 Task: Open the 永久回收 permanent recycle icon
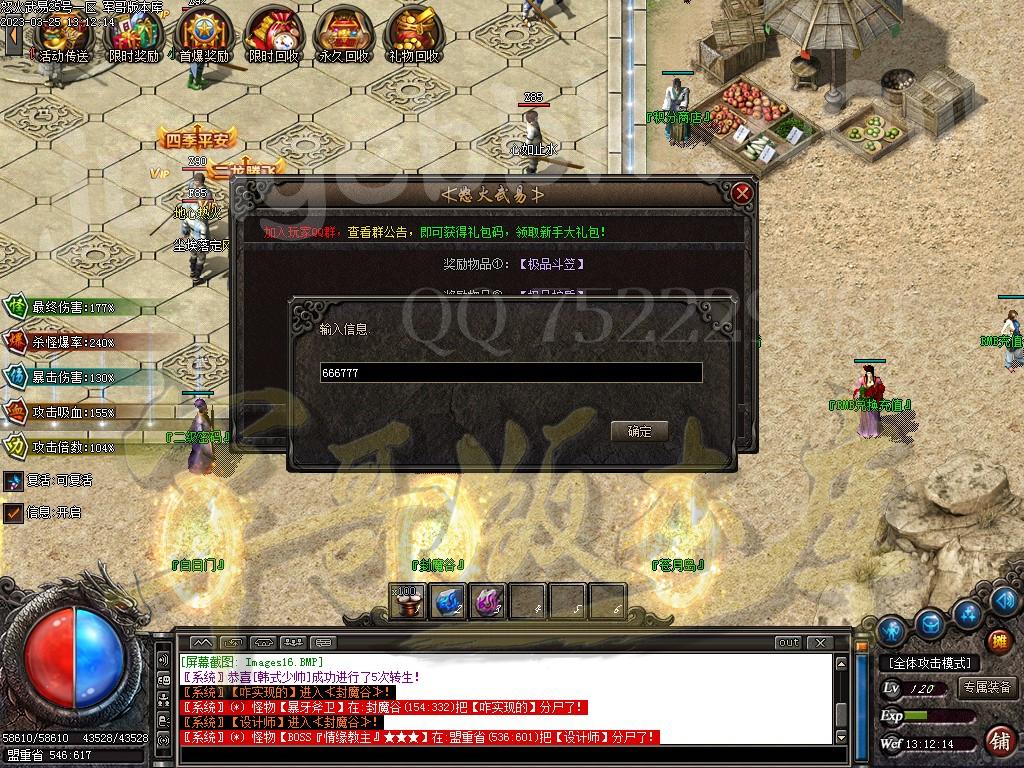[343, 38]
